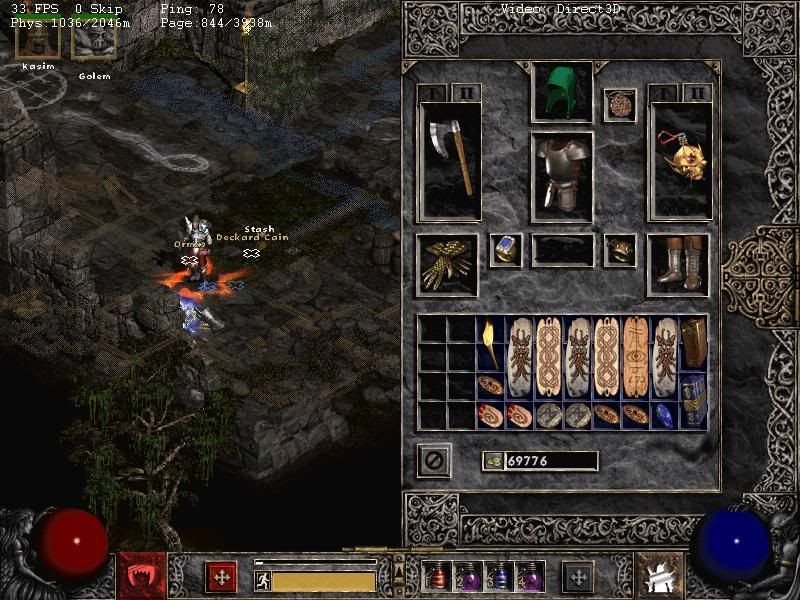800x600 pixels.
Task: Click the gold coins button
Action: (492, 461)
